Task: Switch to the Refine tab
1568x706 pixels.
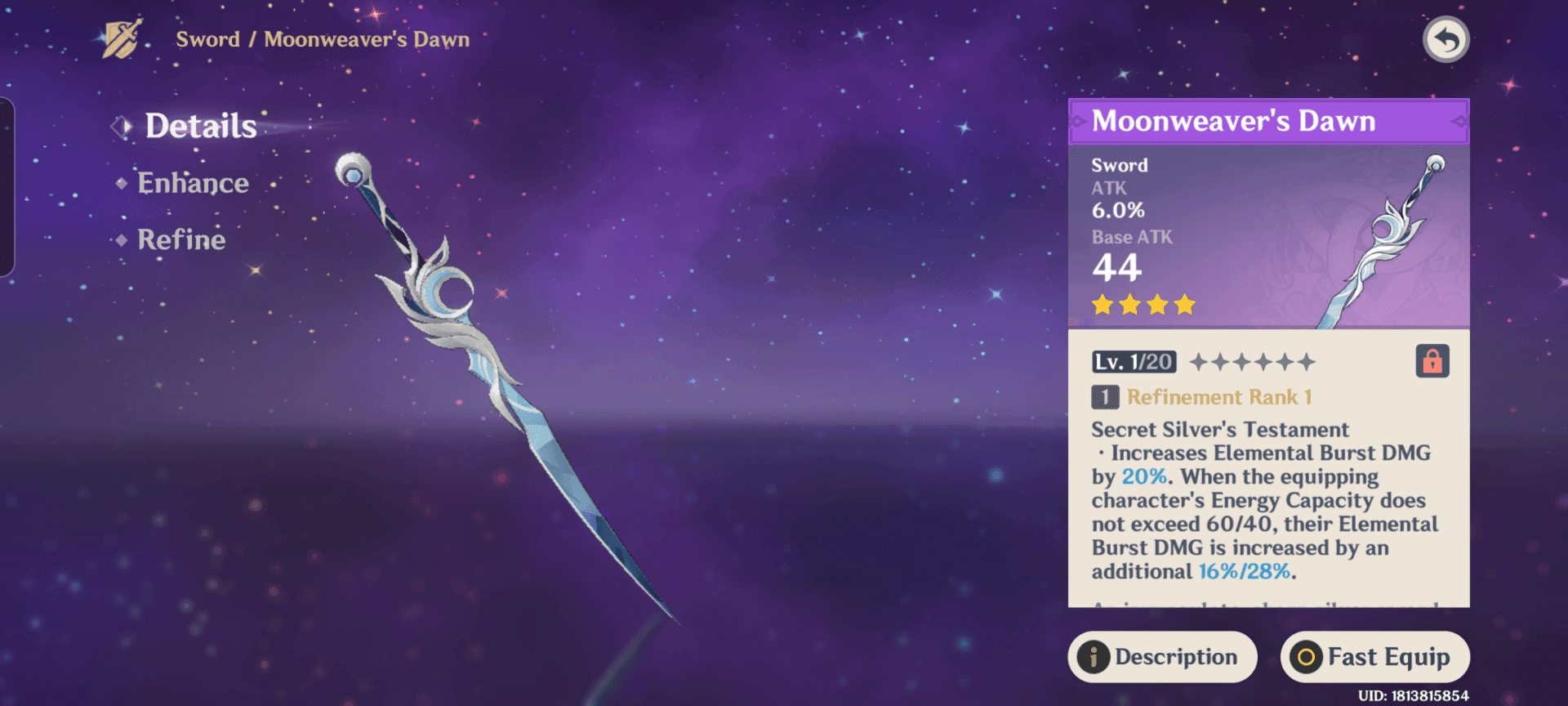Action: click(x=180, y=239)
